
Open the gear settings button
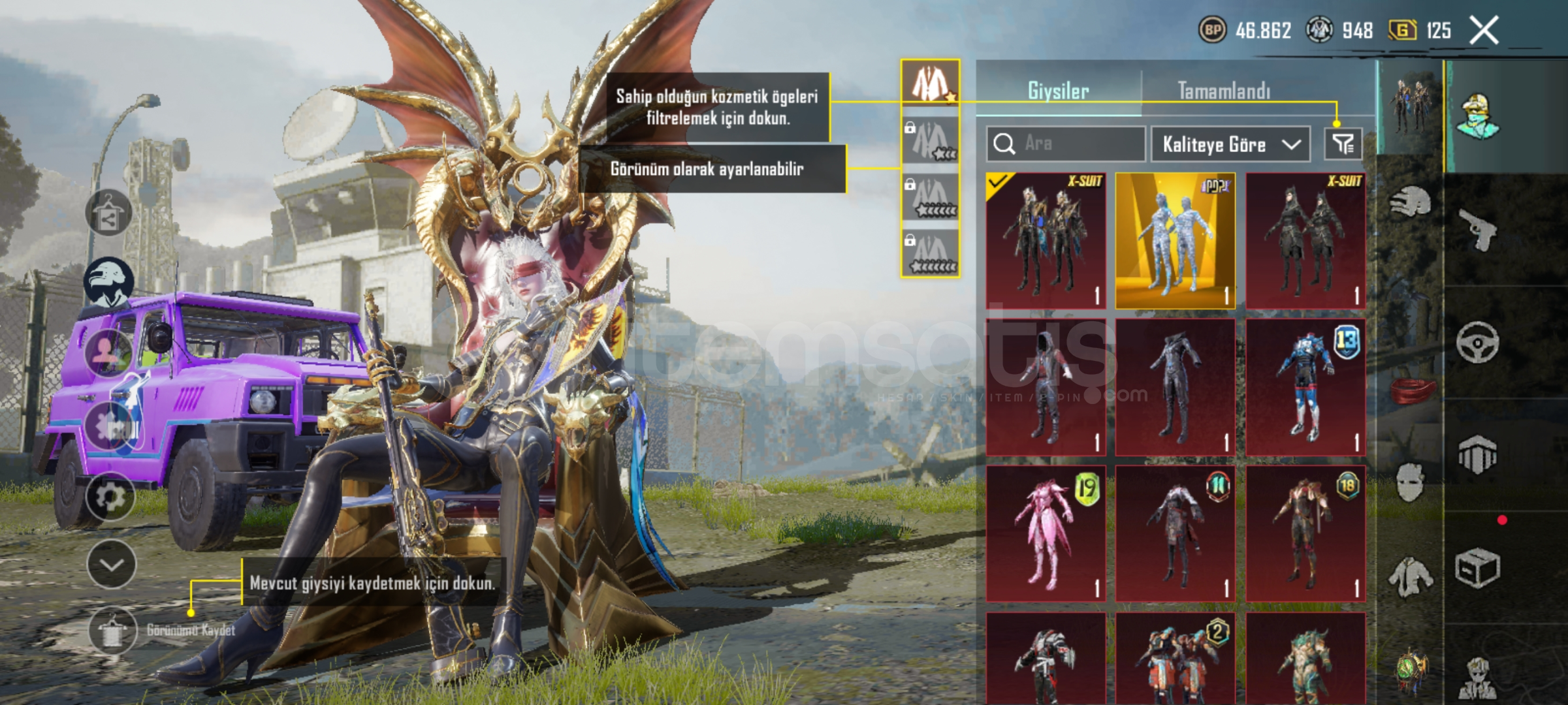click(x=110, y=497)
